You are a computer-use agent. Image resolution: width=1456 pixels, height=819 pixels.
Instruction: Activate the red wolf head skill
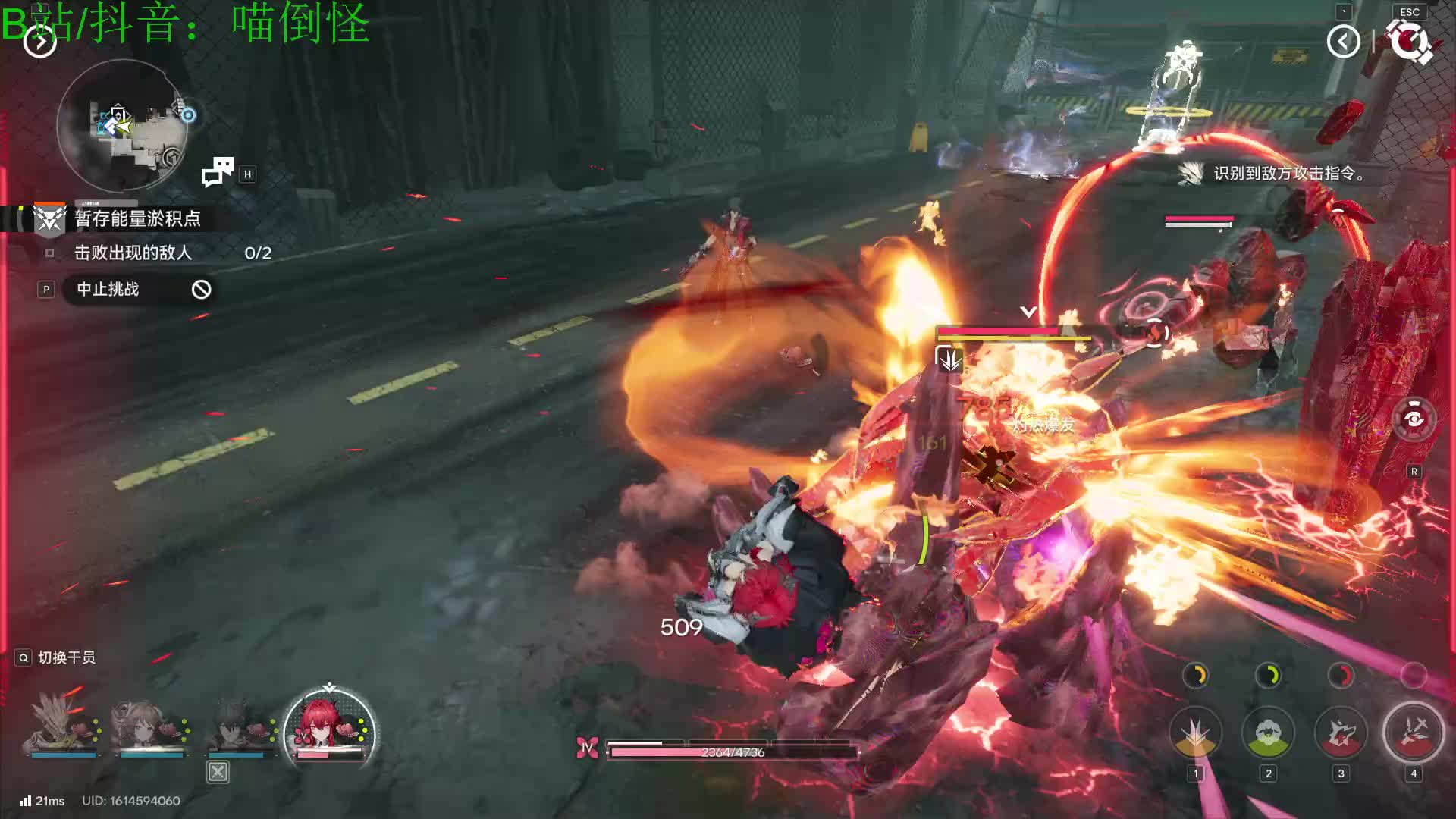coord(1341,733)
